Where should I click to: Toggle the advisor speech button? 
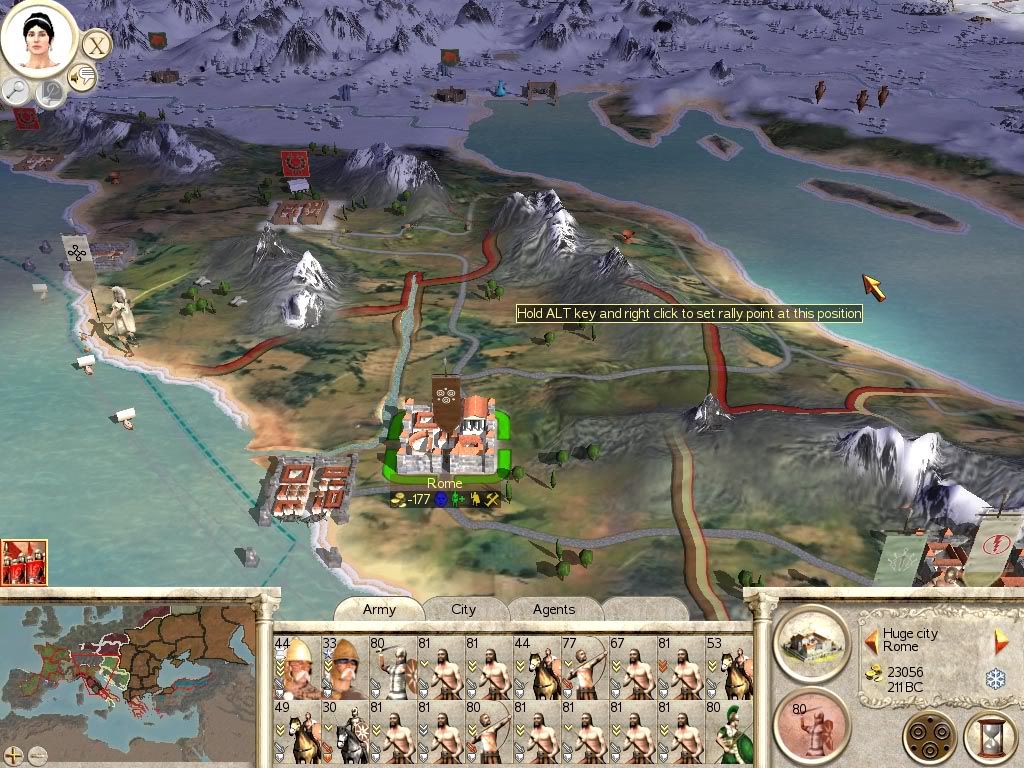pyautogui.click(x=82, y=76)
